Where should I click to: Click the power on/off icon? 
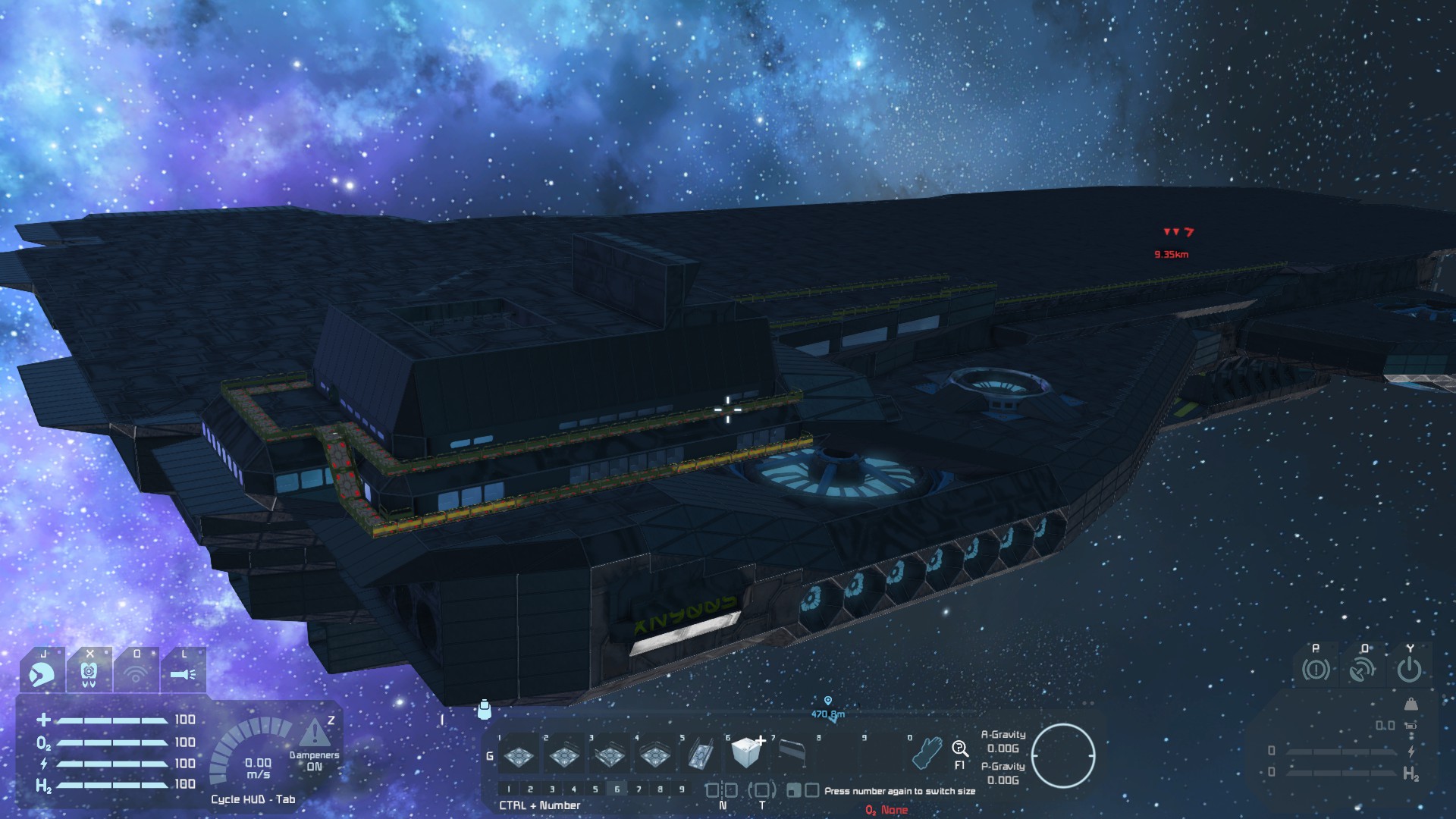1409,670
